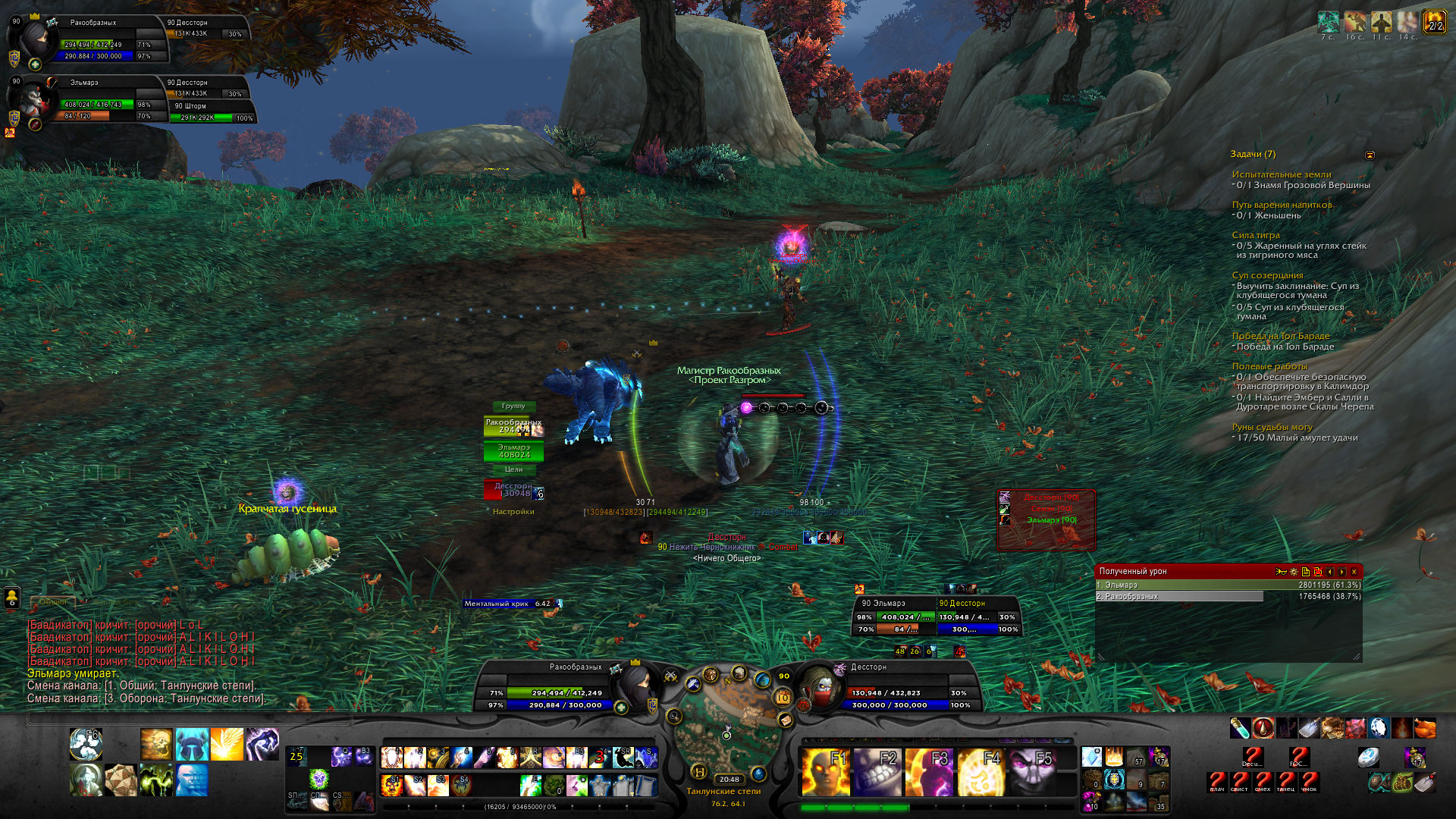Use the F5 purple-eyed face ability

pyautogui.click(x=1031, y=772)
